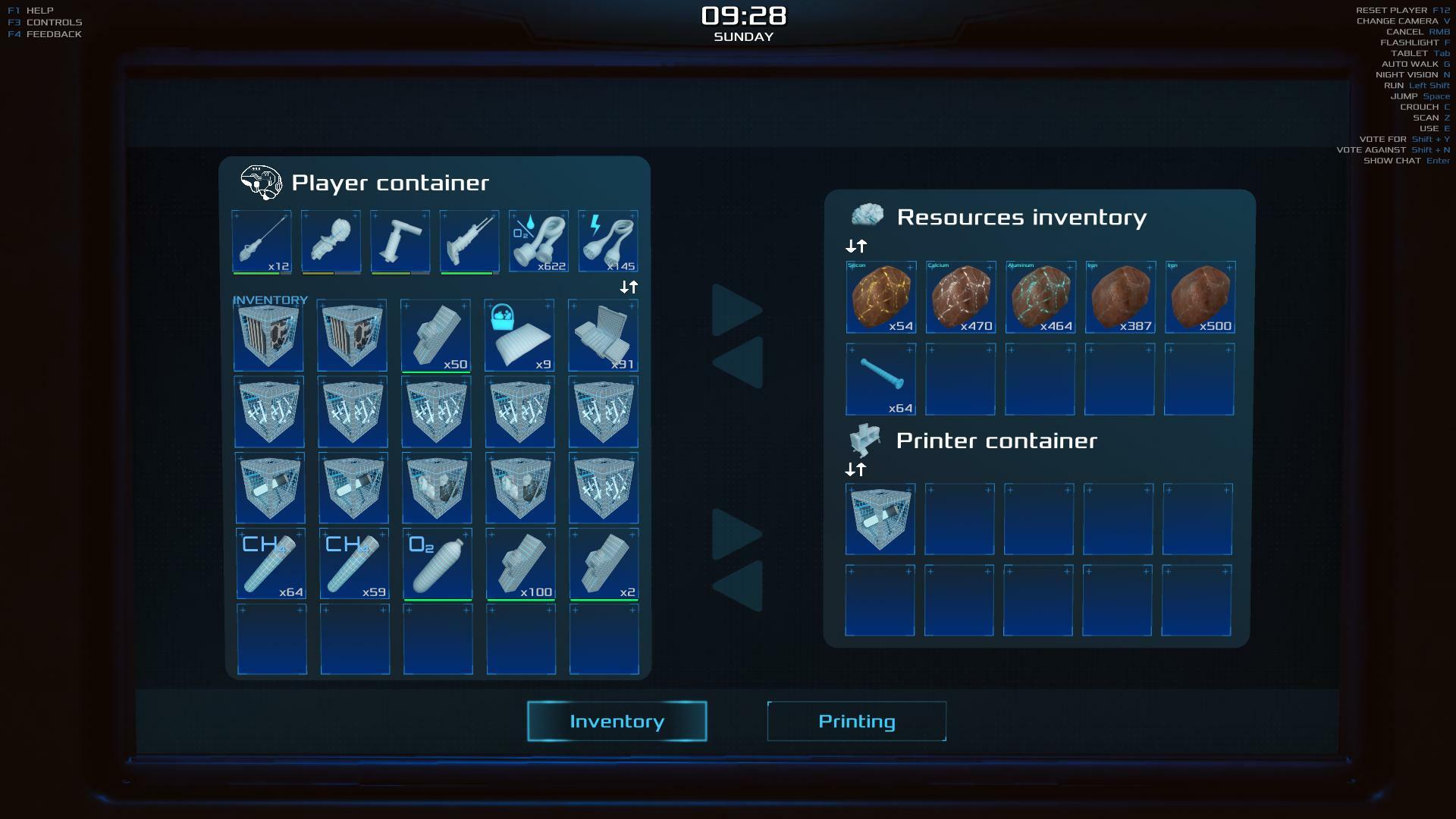
Task: Select the pillow item with basket icon
Action: [519, 335]
